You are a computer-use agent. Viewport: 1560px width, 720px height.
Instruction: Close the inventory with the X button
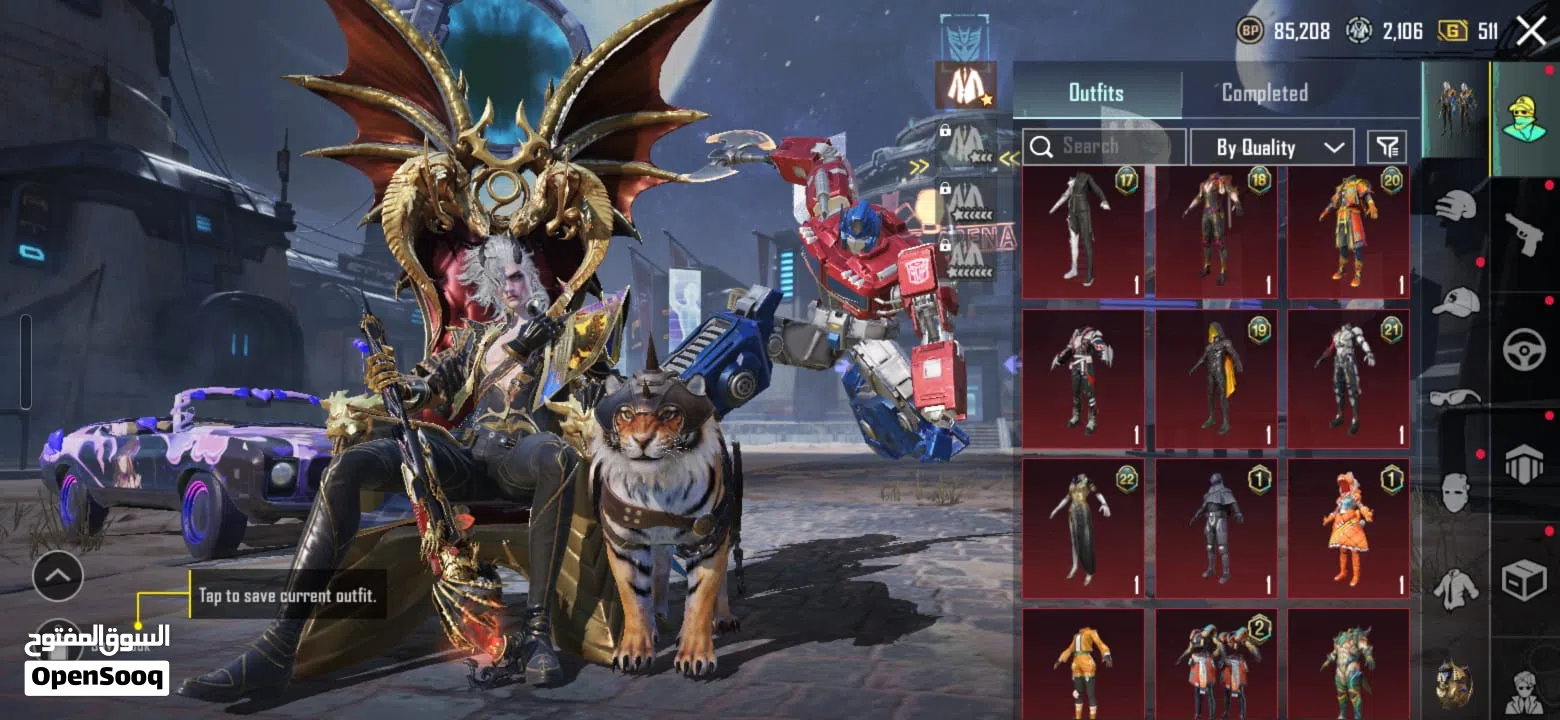1531,31
